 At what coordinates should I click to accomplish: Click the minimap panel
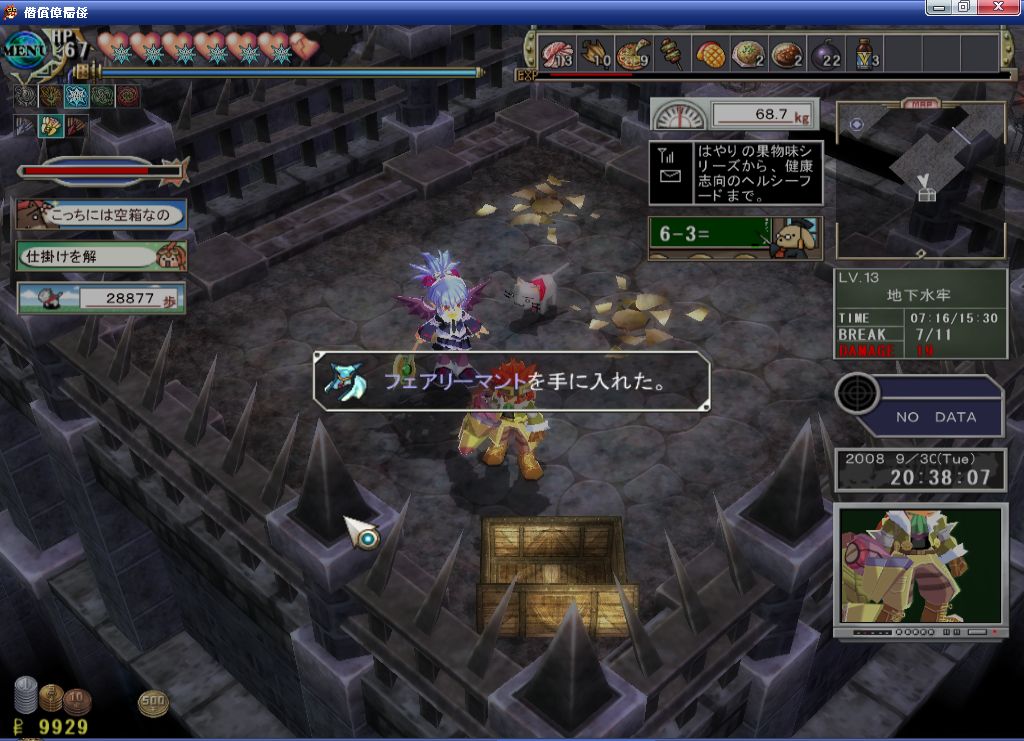920,180
